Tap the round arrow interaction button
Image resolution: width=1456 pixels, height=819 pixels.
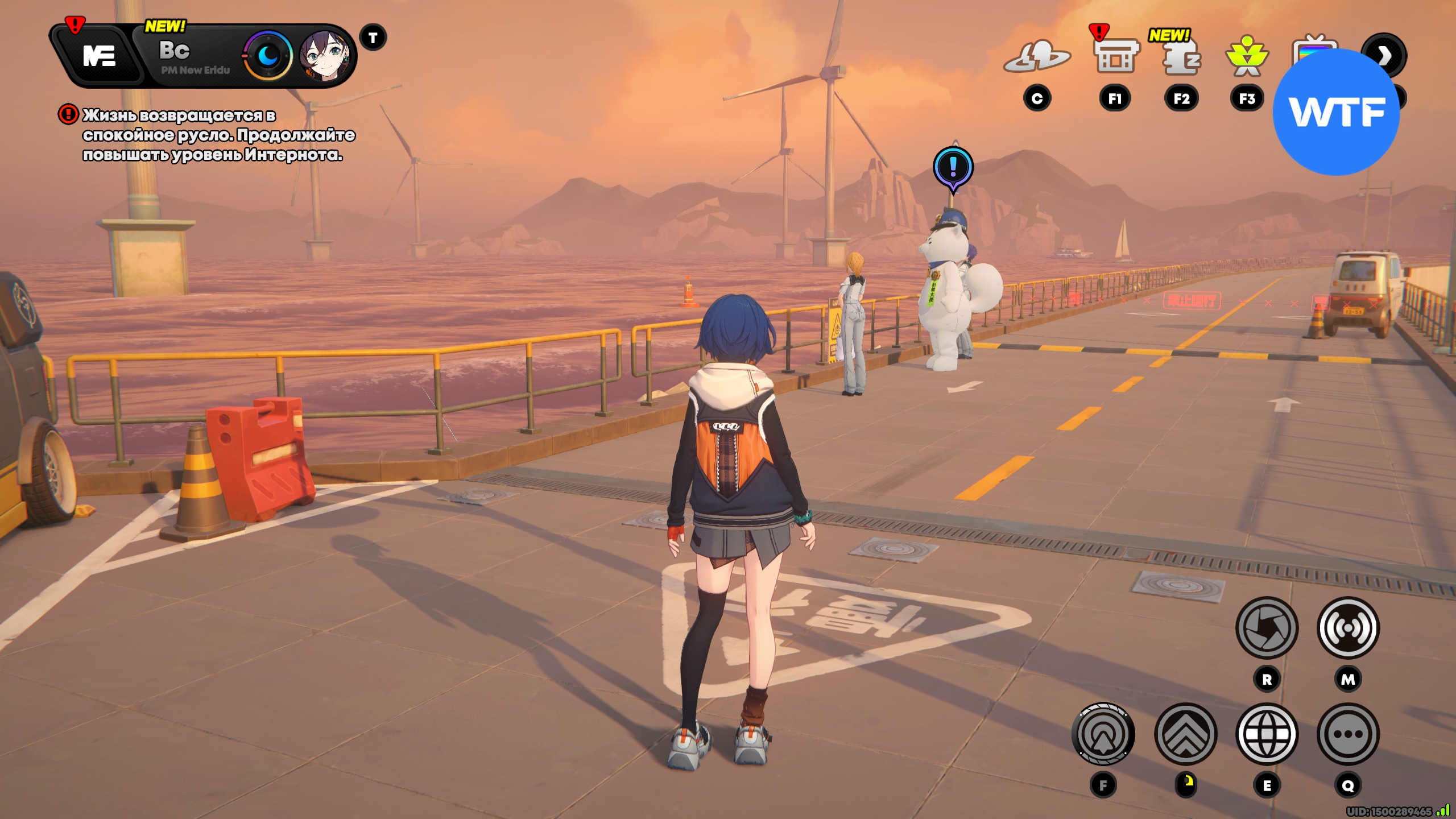point(1103,734)
